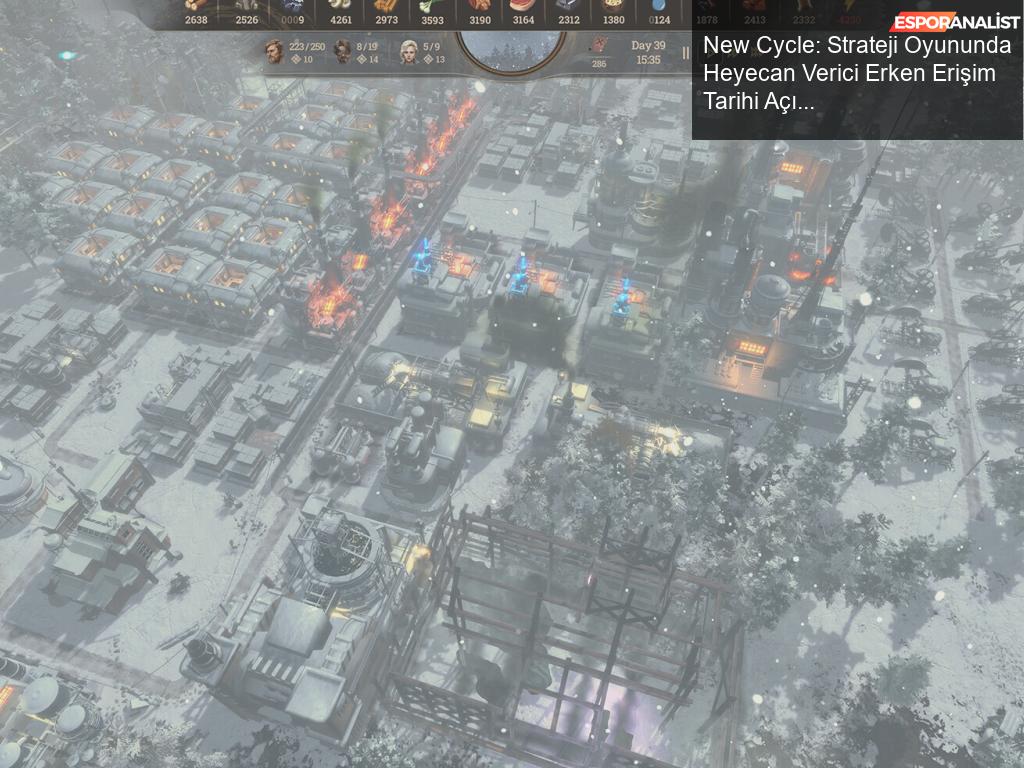Select the bearded worker portrait showing 223/250
The width and height of the screenshot is (1024, 768).
tap(274, 50)
